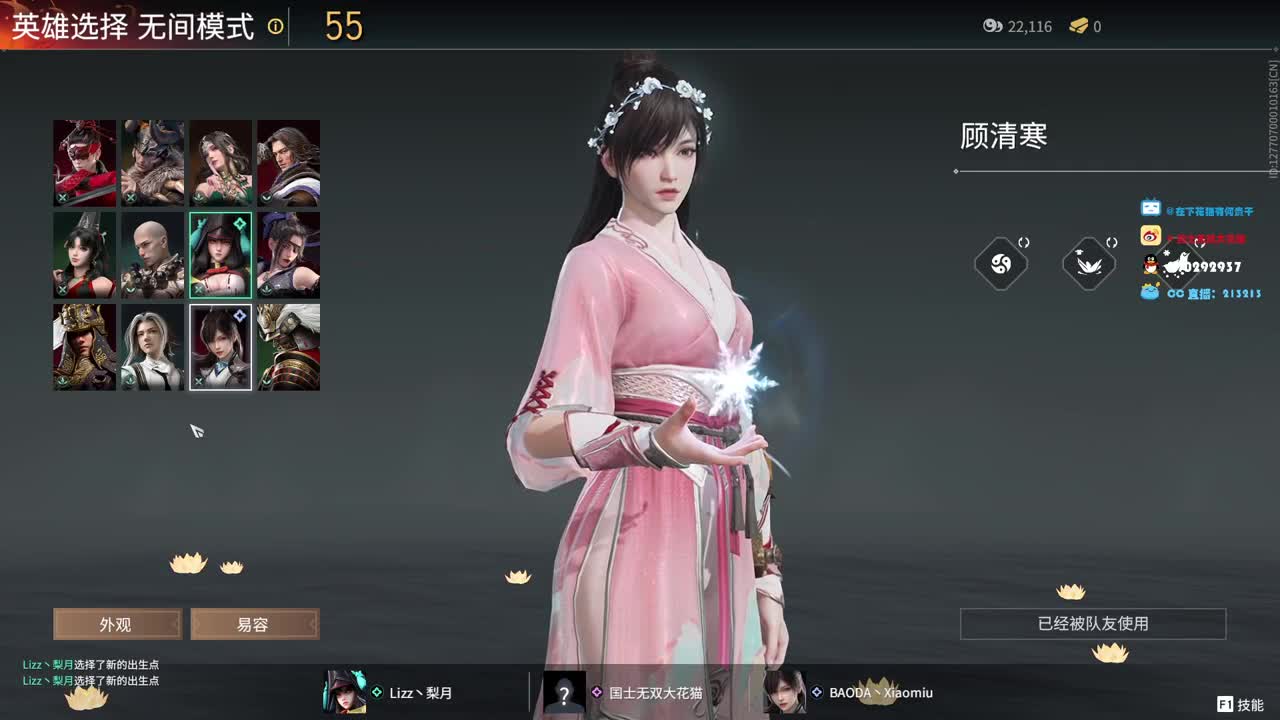Click the info icon beside 无间模式
Viewport: 1280px width, 720px height.
pyautogui.click(x=272, y=25)
